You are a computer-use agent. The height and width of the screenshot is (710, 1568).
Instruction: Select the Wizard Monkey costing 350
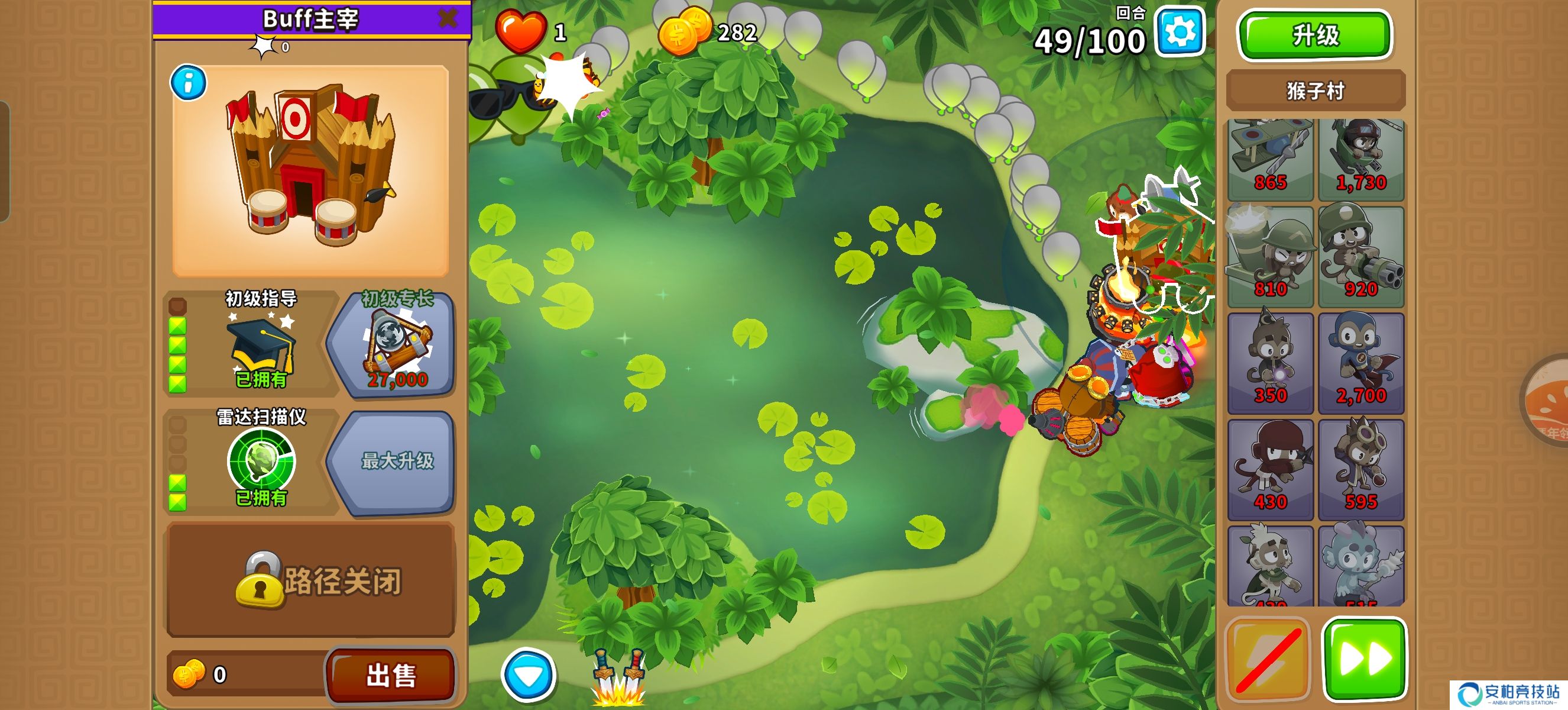coord(1270,363)
